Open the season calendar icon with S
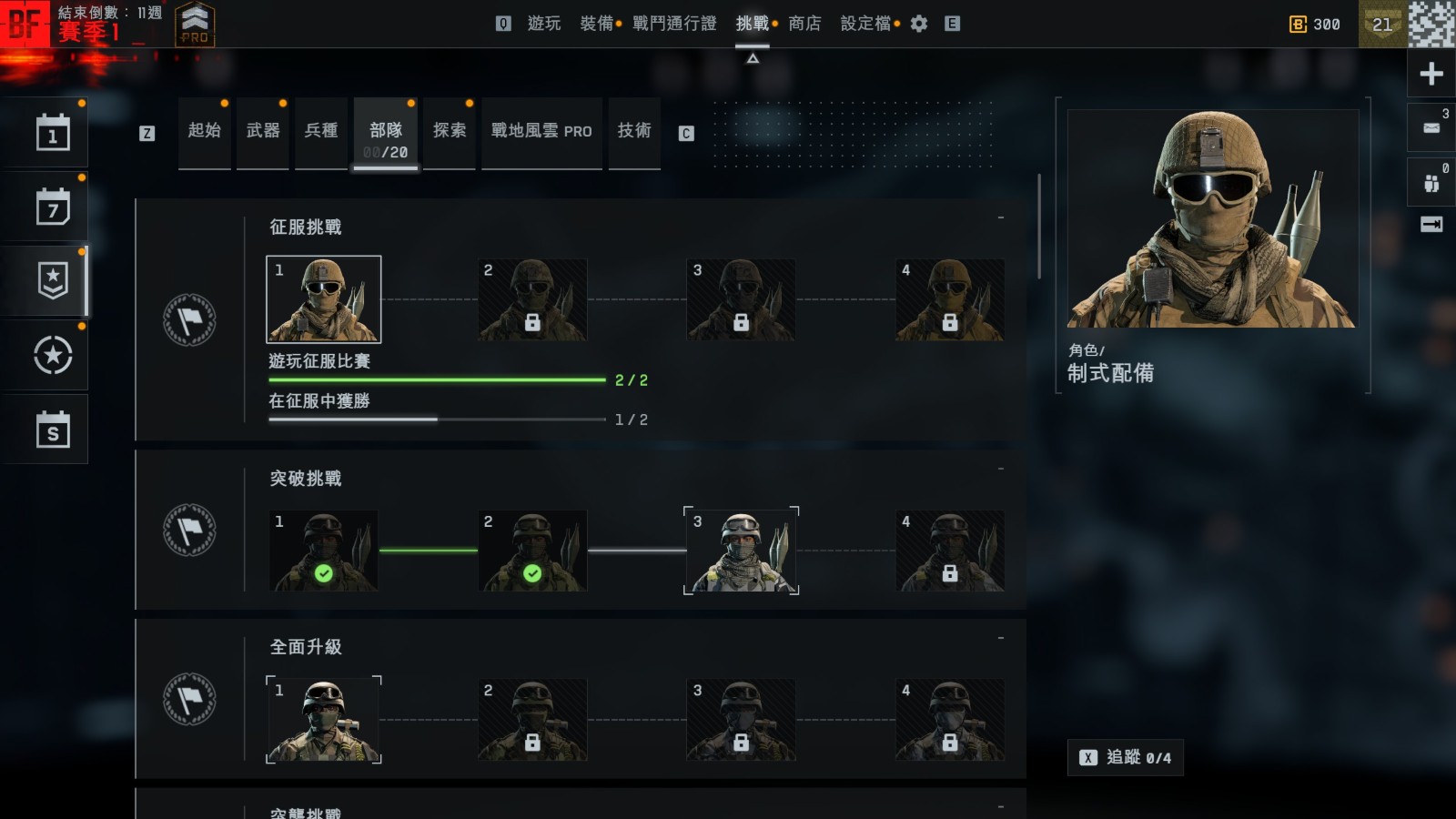This screenshot has width=1456, height=819. tap(53, 430)
